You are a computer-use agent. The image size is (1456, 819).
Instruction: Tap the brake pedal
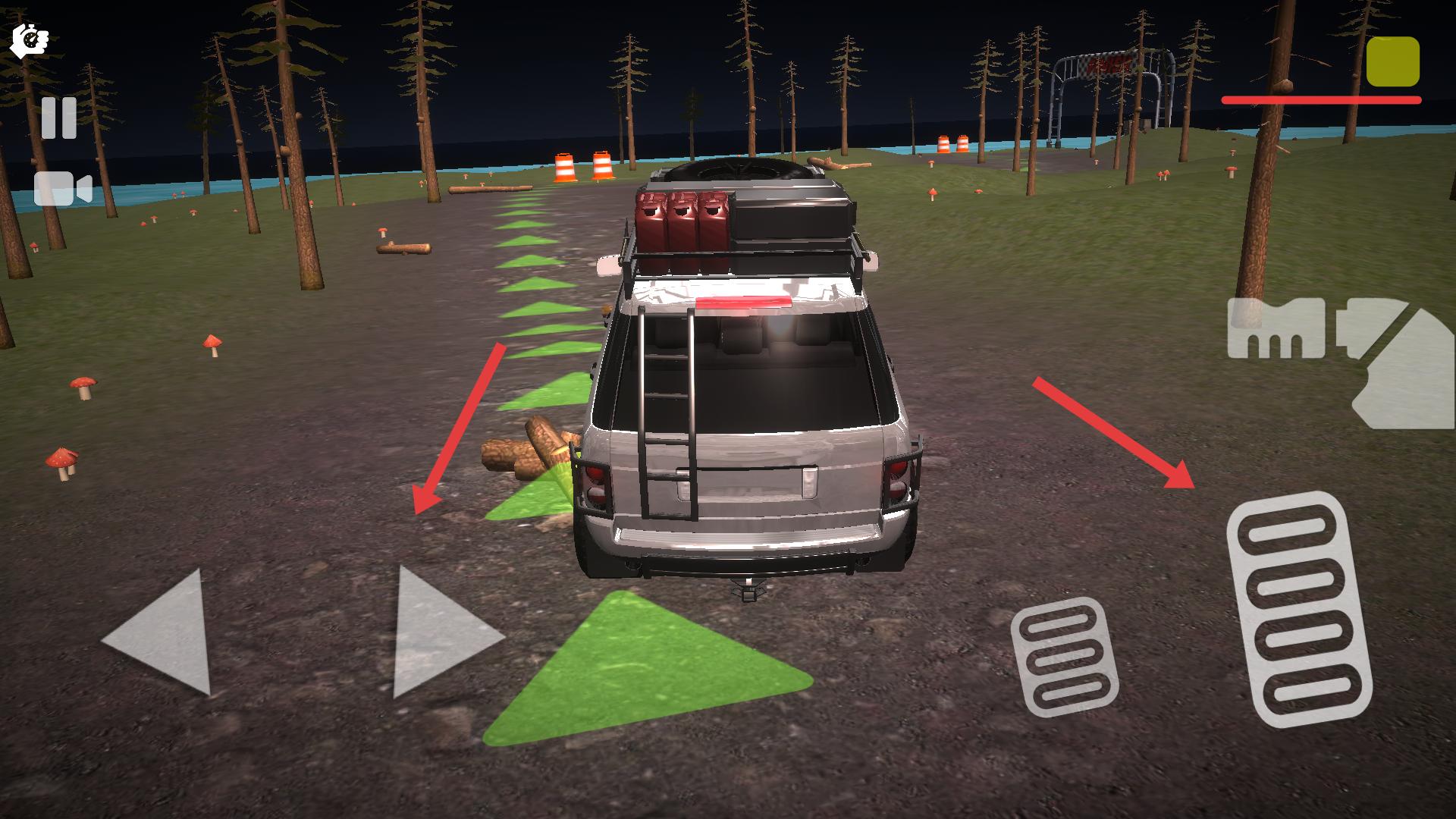coord(1064,657)
